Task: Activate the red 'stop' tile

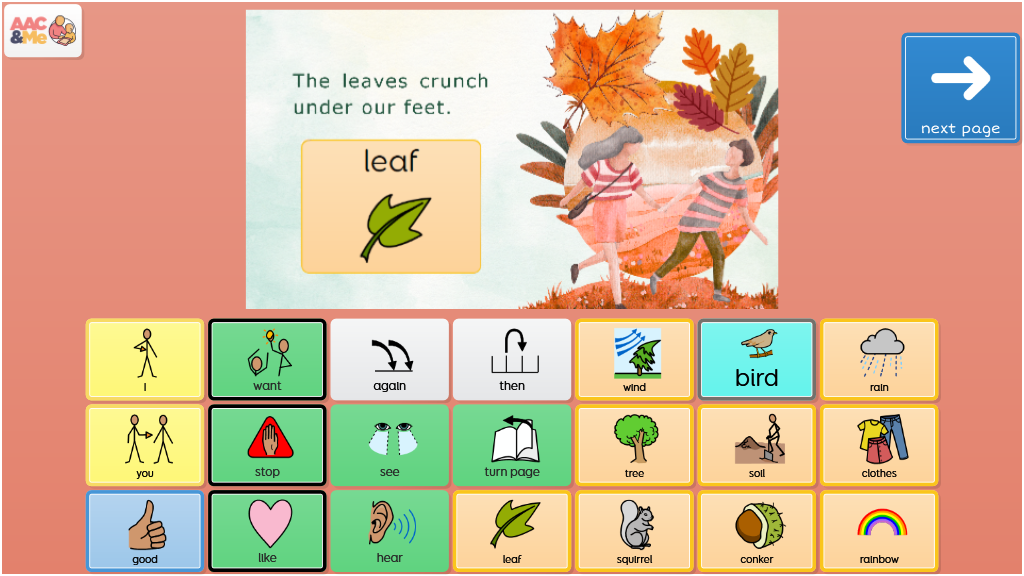Action: (x=267, y=445)
